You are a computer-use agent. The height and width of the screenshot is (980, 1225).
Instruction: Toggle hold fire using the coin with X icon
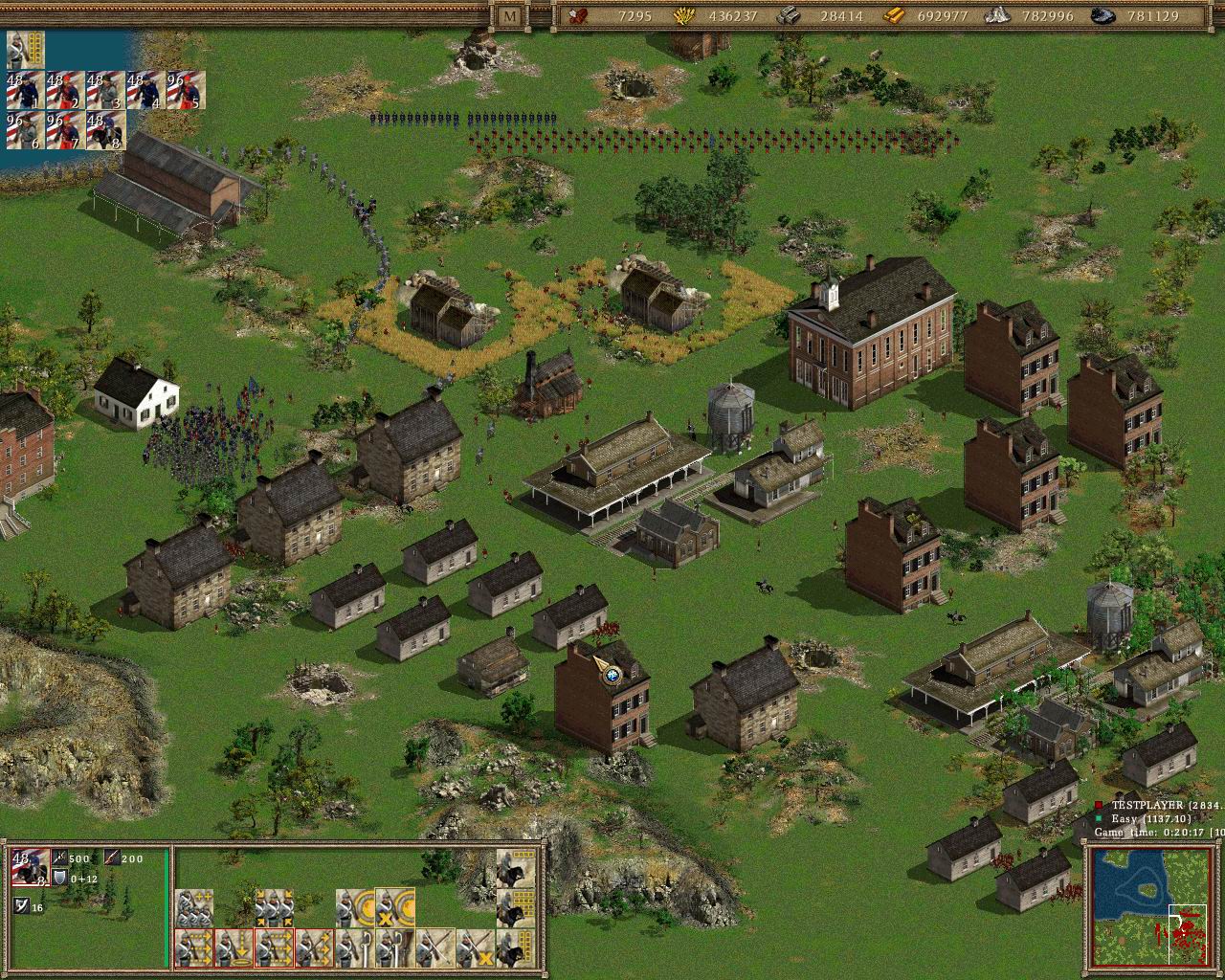pyautogui.click(x=395, y=905)
